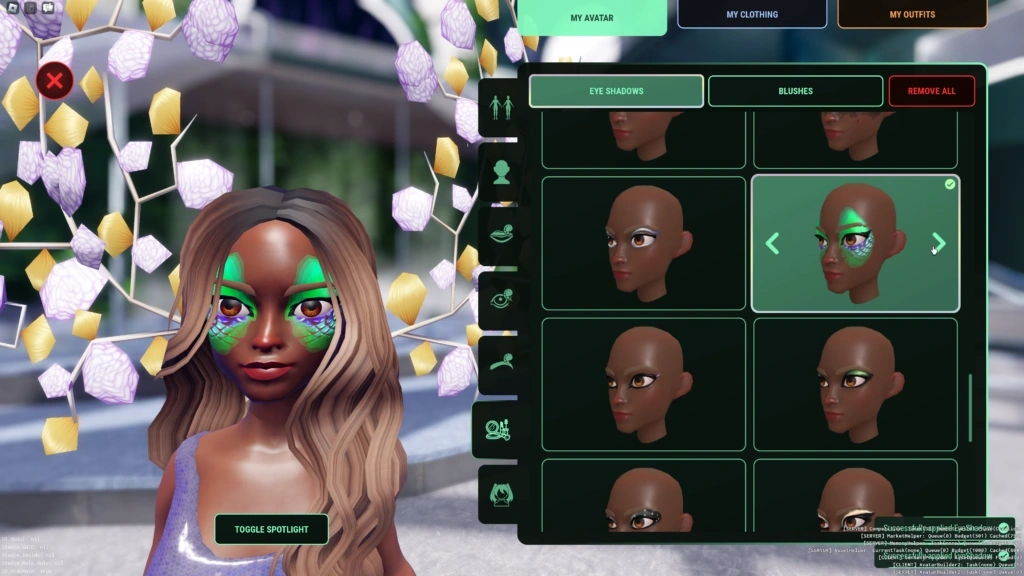Open the head shape category icon
The width and height of the screenshot is (1024, 576).
pos(500,172)
